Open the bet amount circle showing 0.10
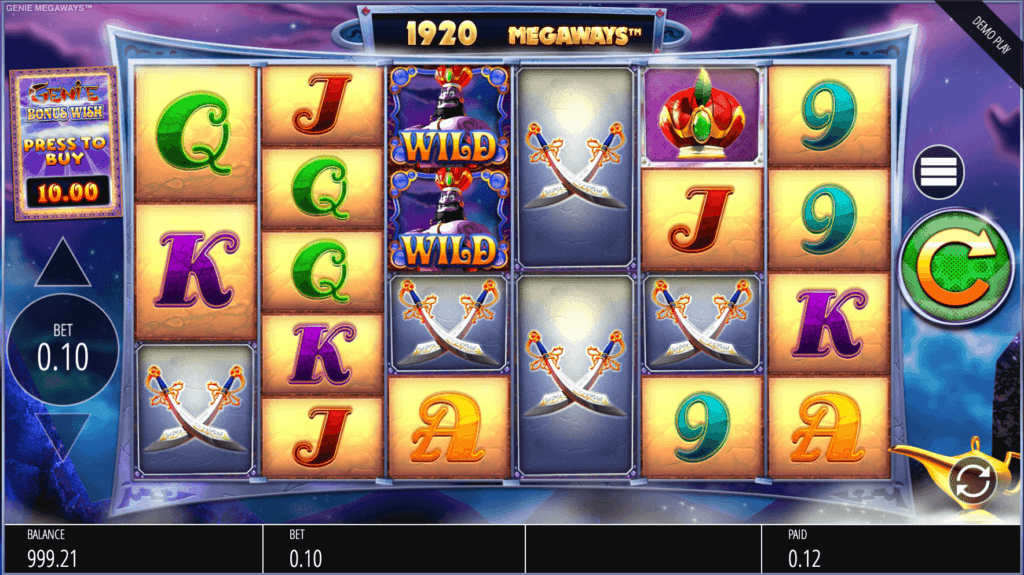The height and width of the screenshot is (575, 1024). click(63, 348)
